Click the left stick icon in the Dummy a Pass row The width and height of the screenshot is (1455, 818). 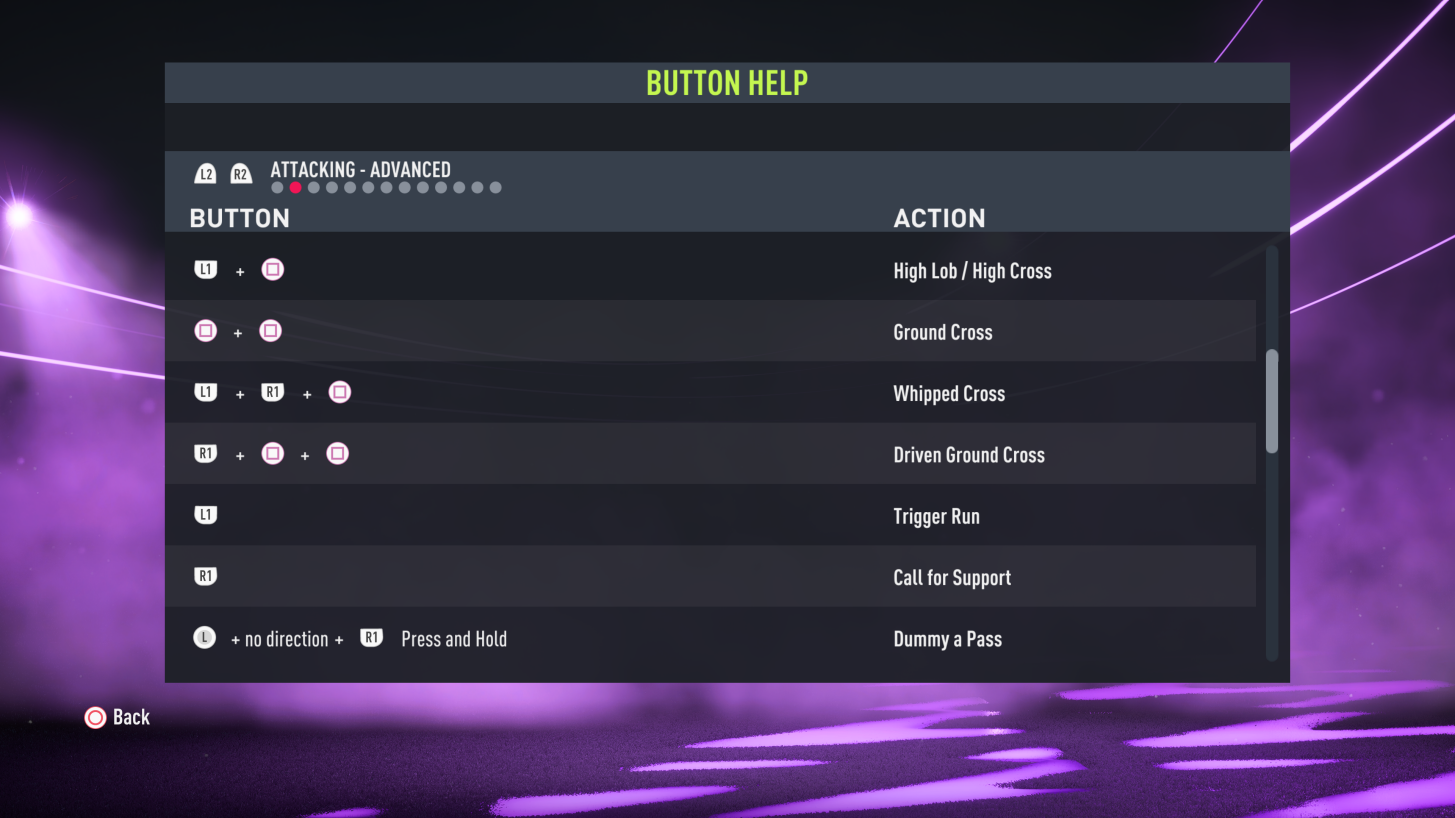(204, 637)
